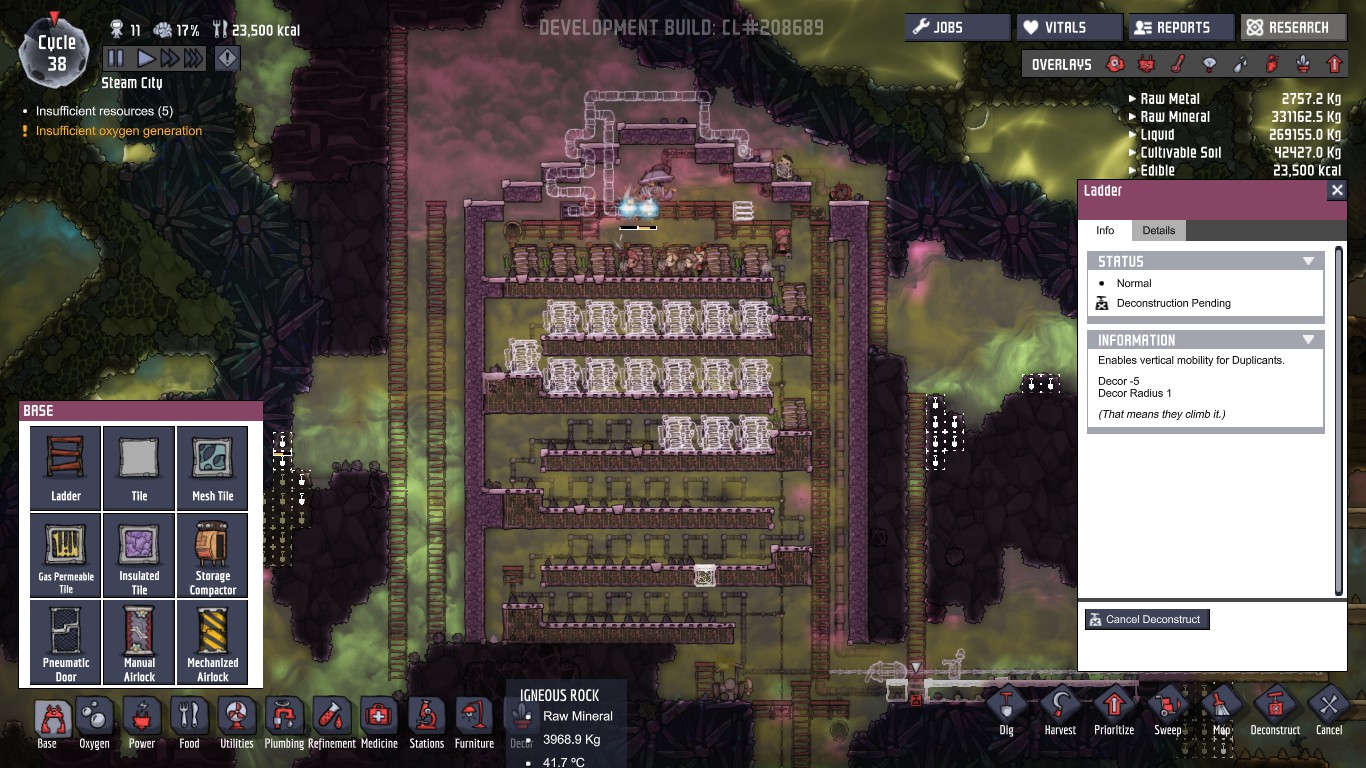Screen dimensions: 1366x768
Task: Pick the Storage Compactor building
Action: click(212, 555)
